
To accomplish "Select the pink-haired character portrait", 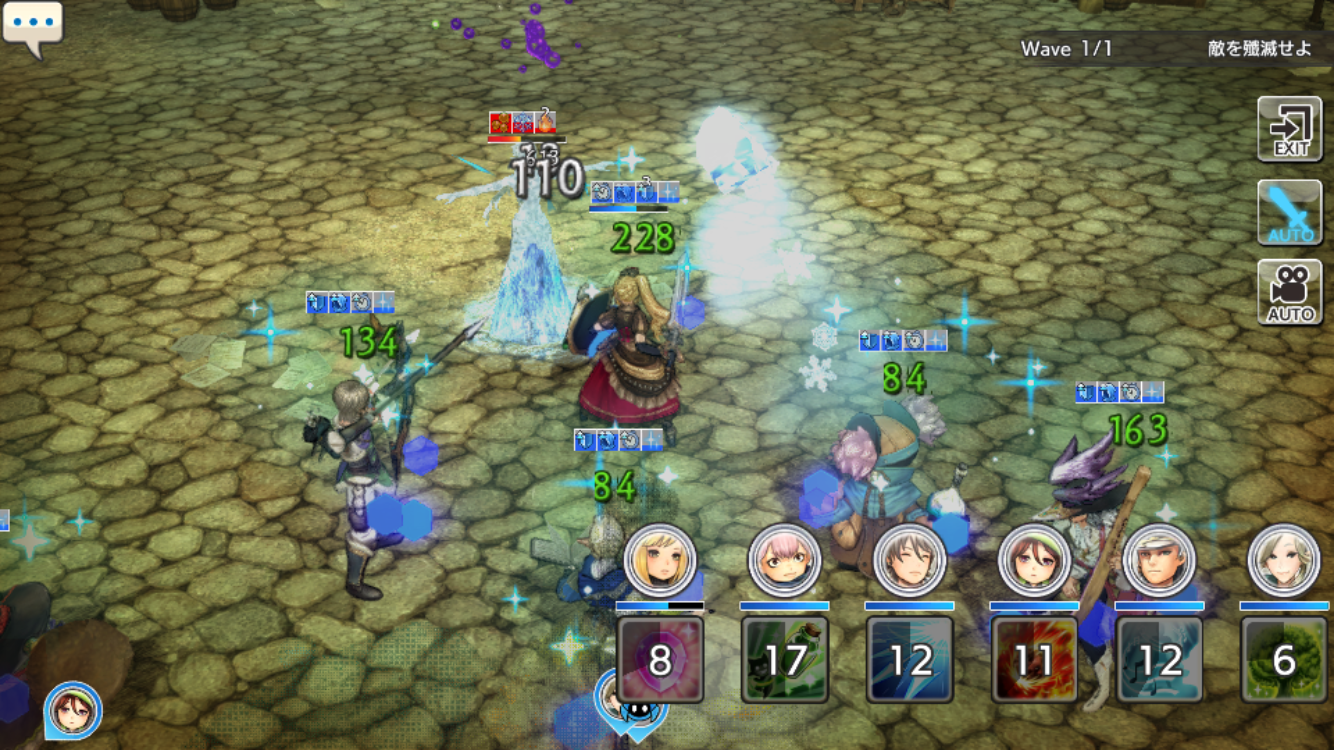I will (785, 560).
